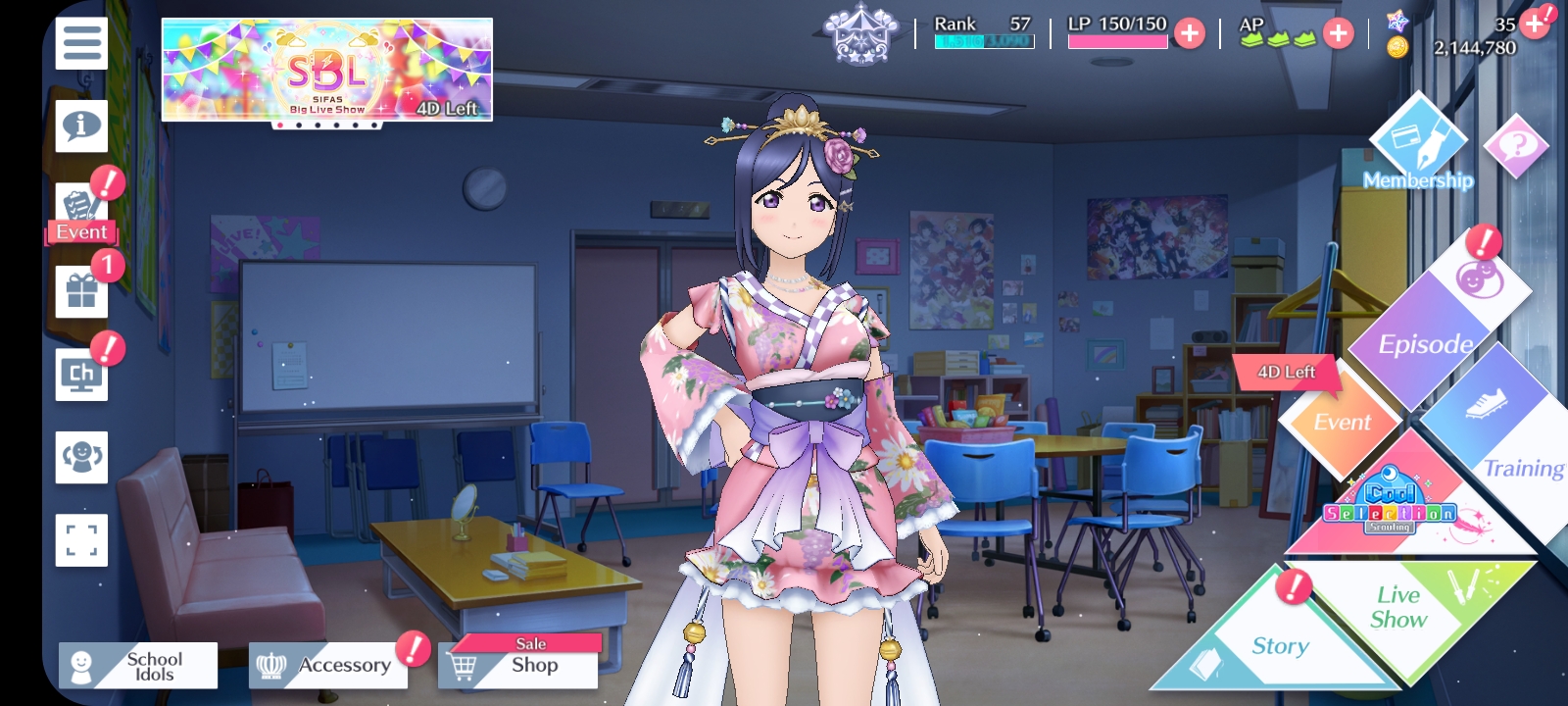Hide the interface with the fullscreen brackets icon

(x=81, y=540)
